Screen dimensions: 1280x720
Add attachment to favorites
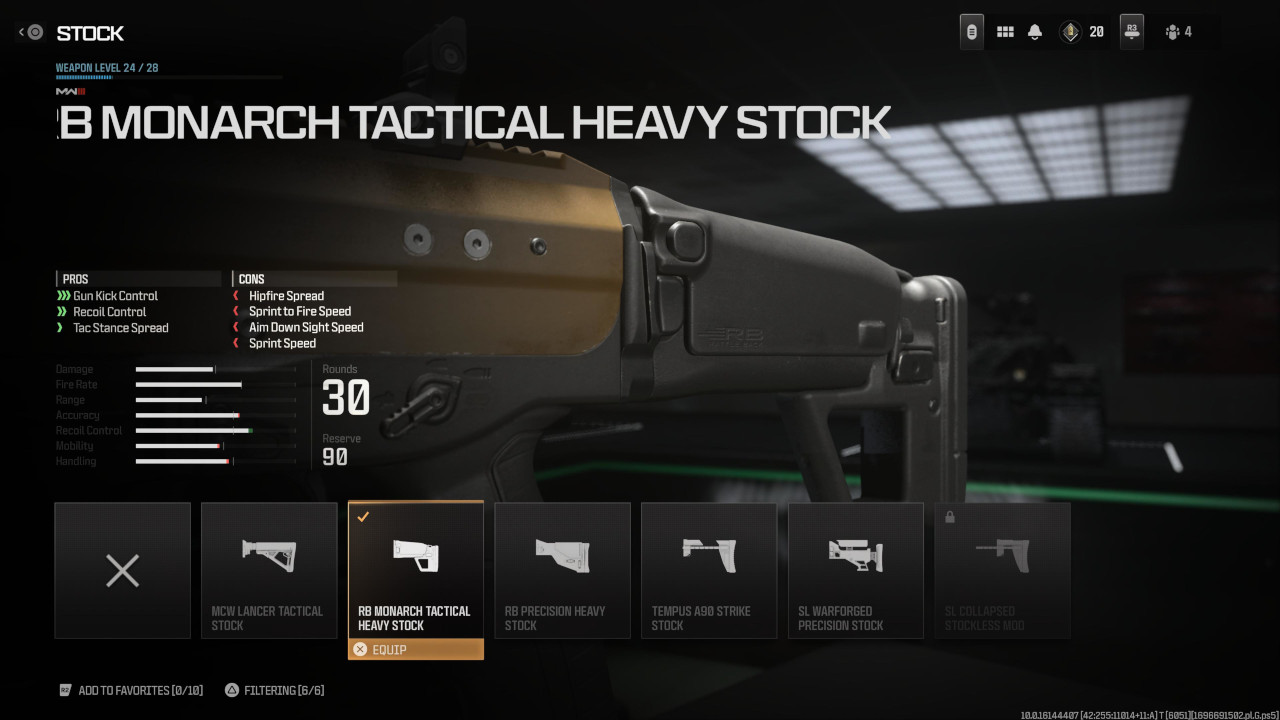pos(131,690)
